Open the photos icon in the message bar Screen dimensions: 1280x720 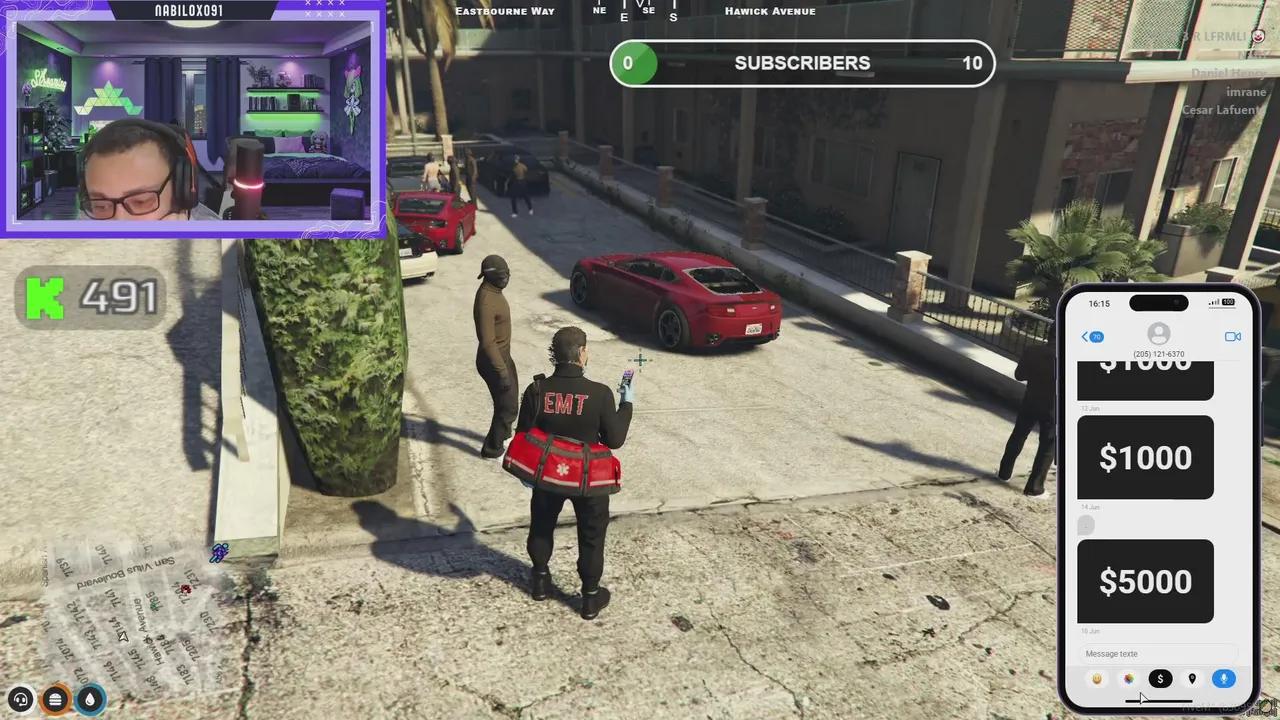(1128, 679)
